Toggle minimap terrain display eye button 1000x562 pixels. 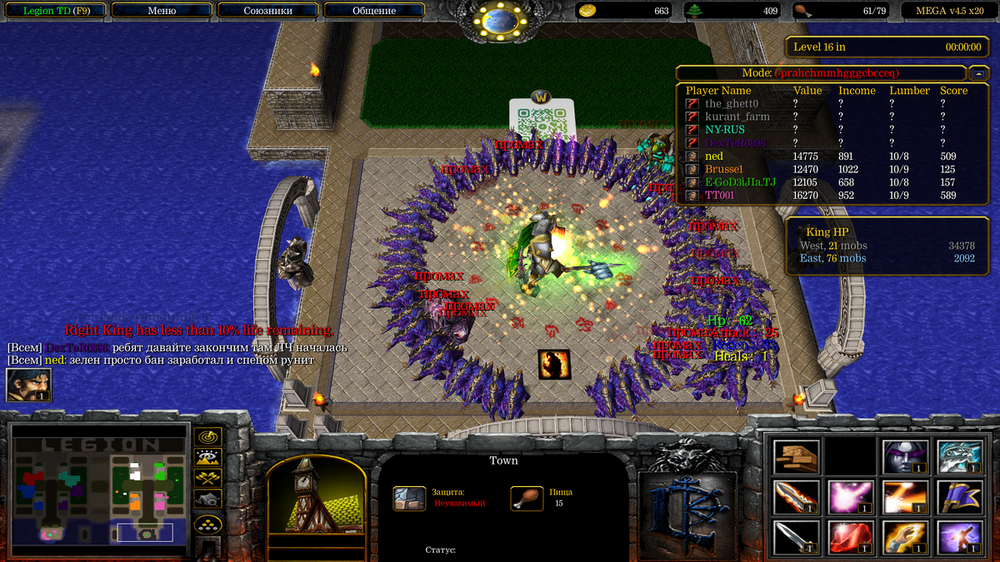point(208,457)
